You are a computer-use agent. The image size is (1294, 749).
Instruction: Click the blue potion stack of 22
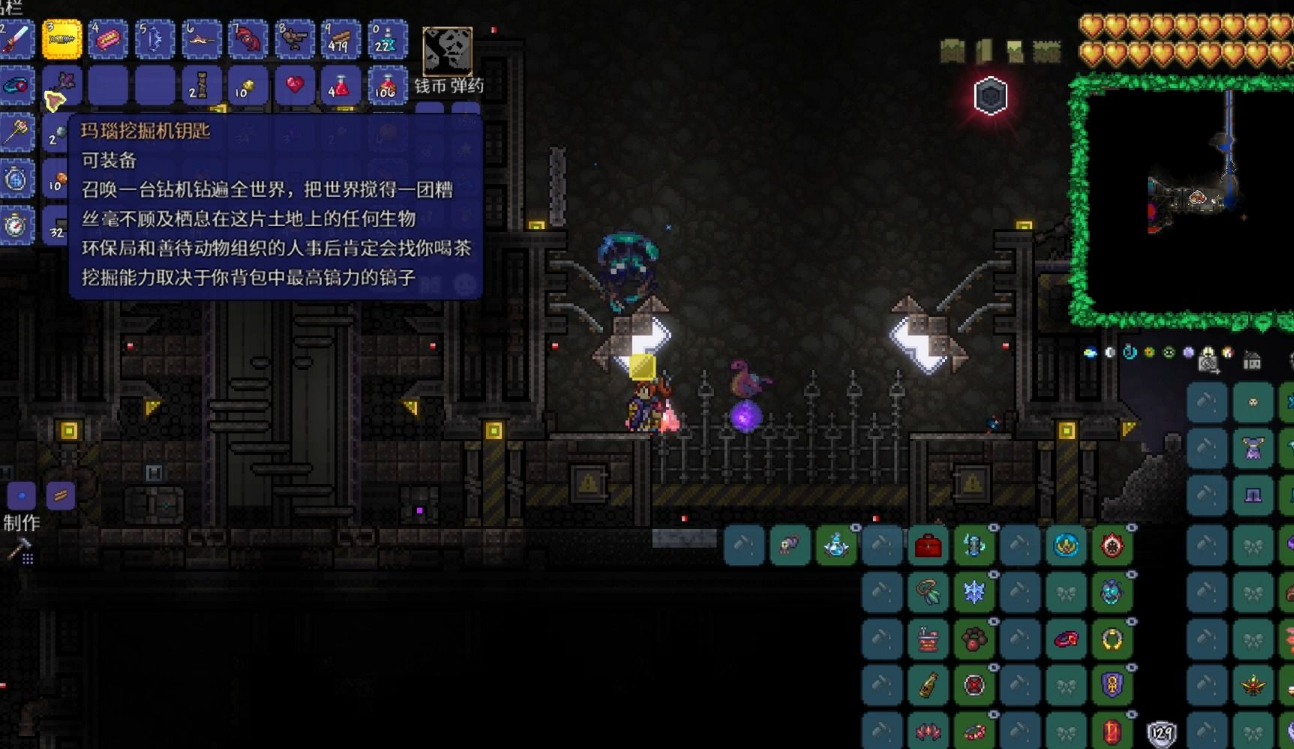pos(387,39)
